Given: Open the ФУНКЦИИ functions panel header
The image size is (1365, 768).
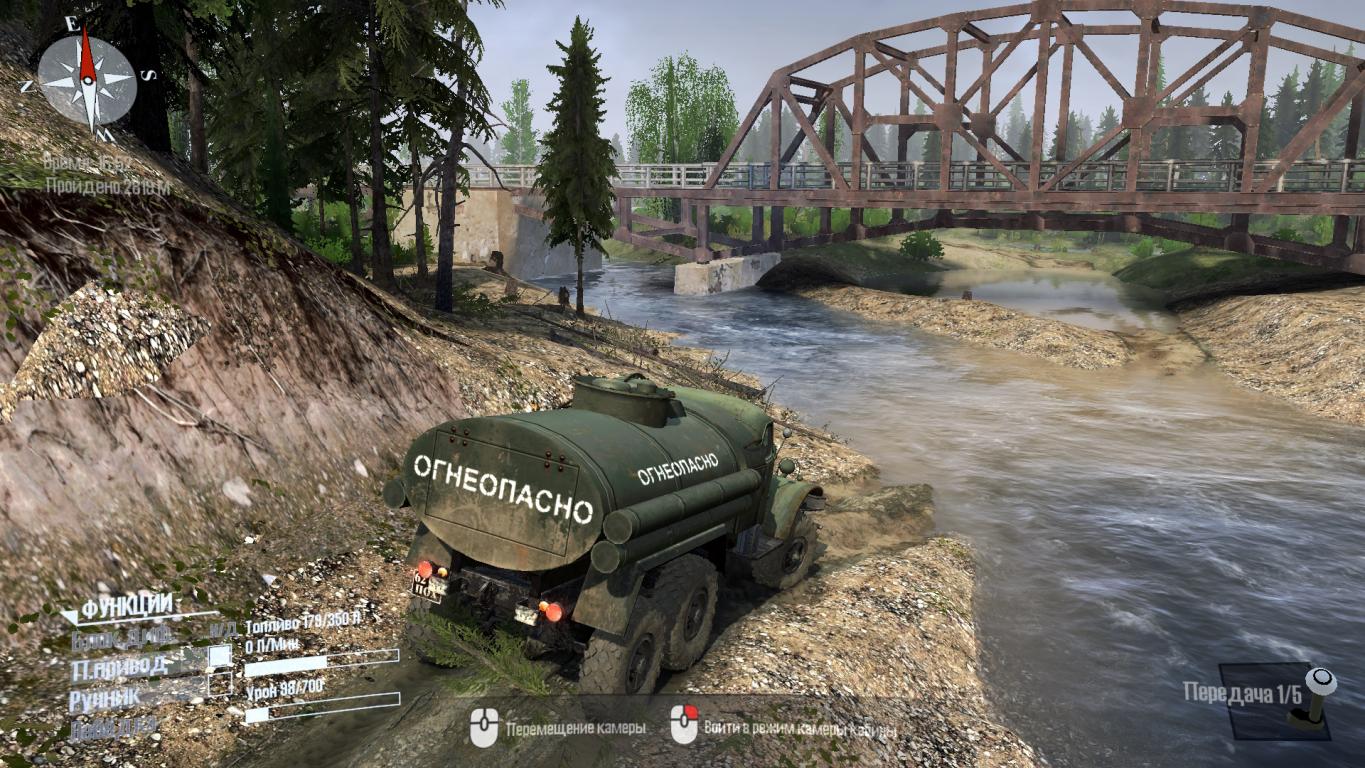Looking at the screenshot, I should pyautogui.click(x=126, y=606).
